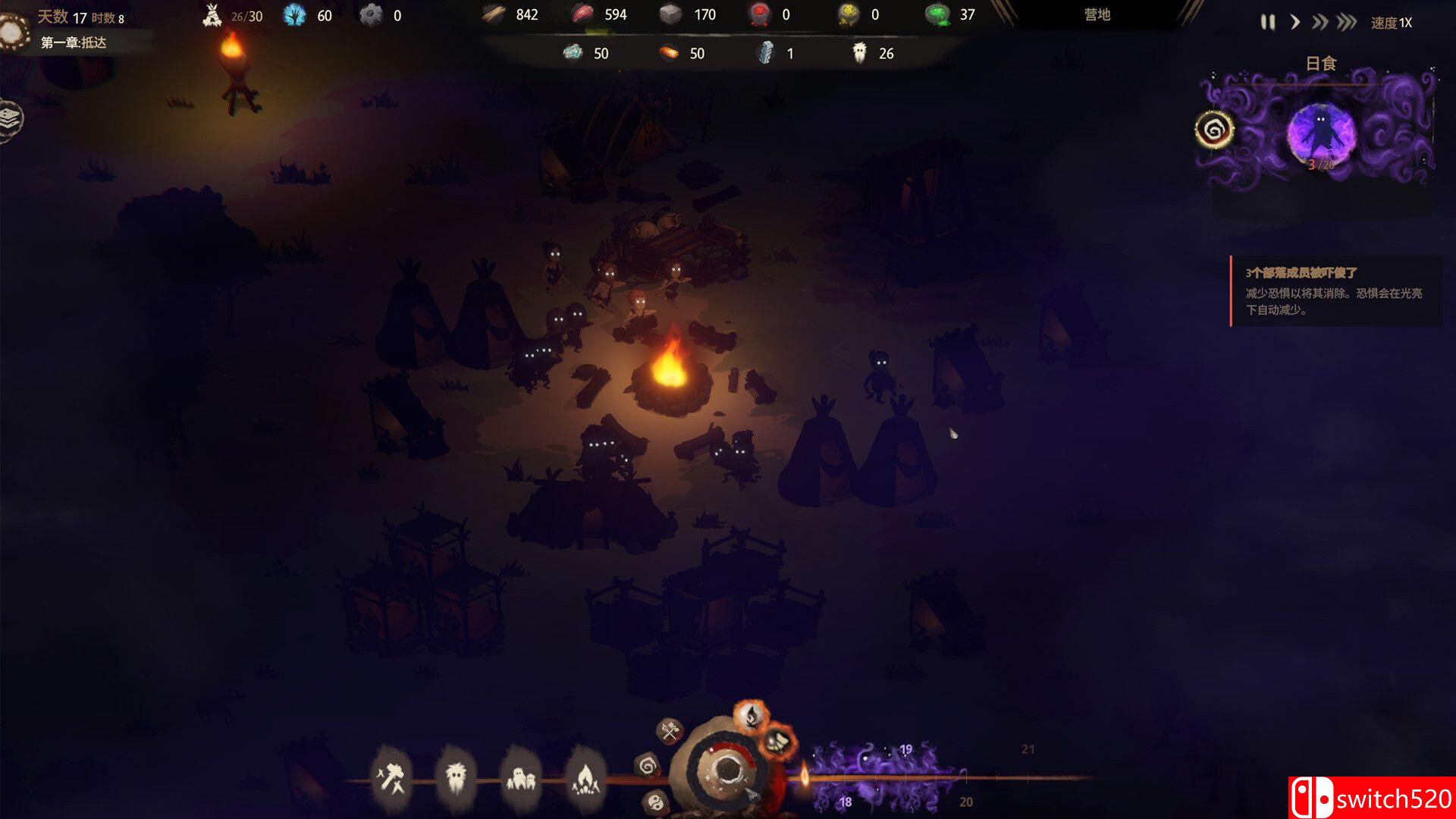Open the single tribesman menu icon
Screen dimensions: 1456x819
click(x=456, y=777)
